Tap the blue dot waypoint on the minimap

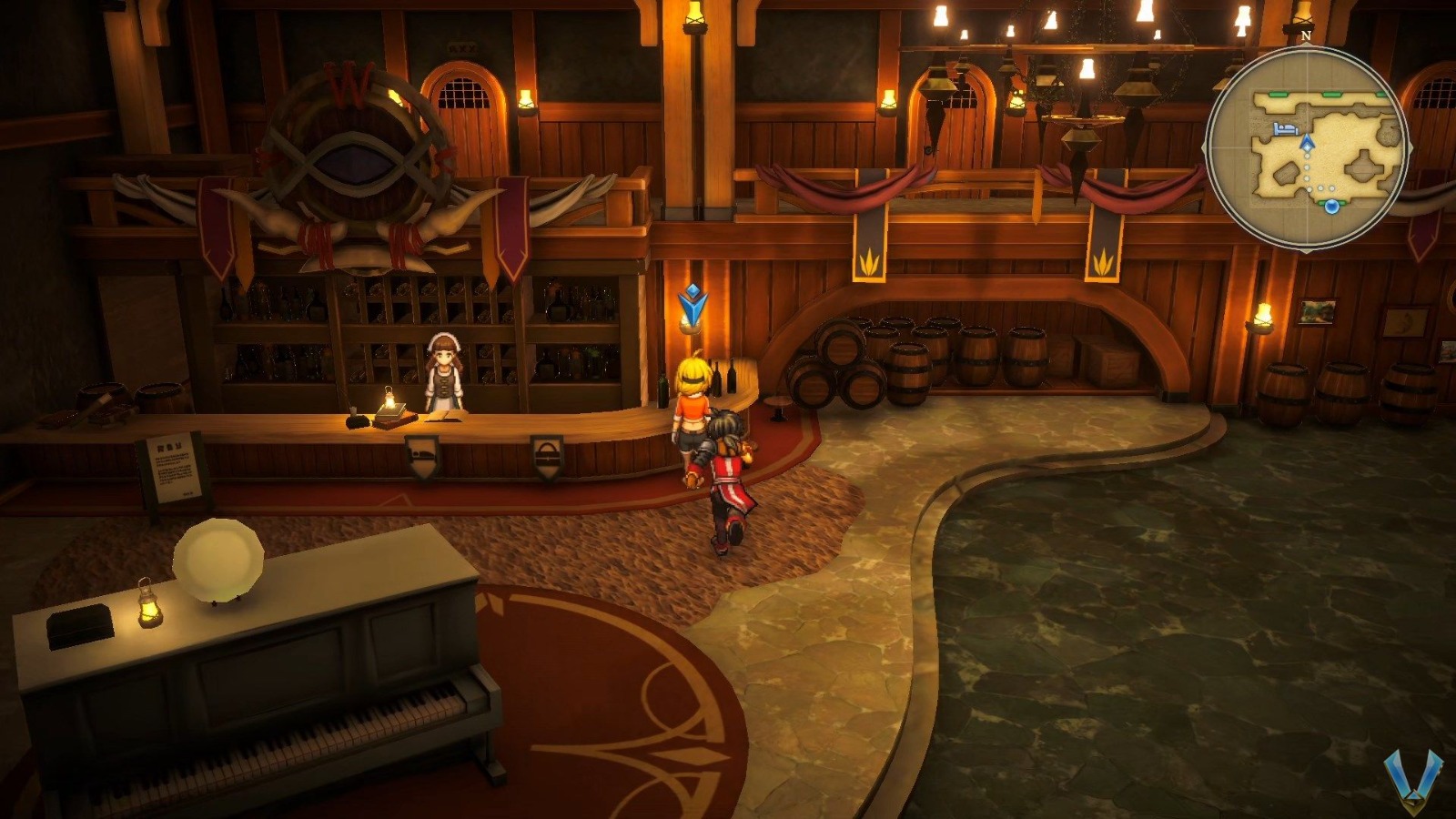(1332, 207)
